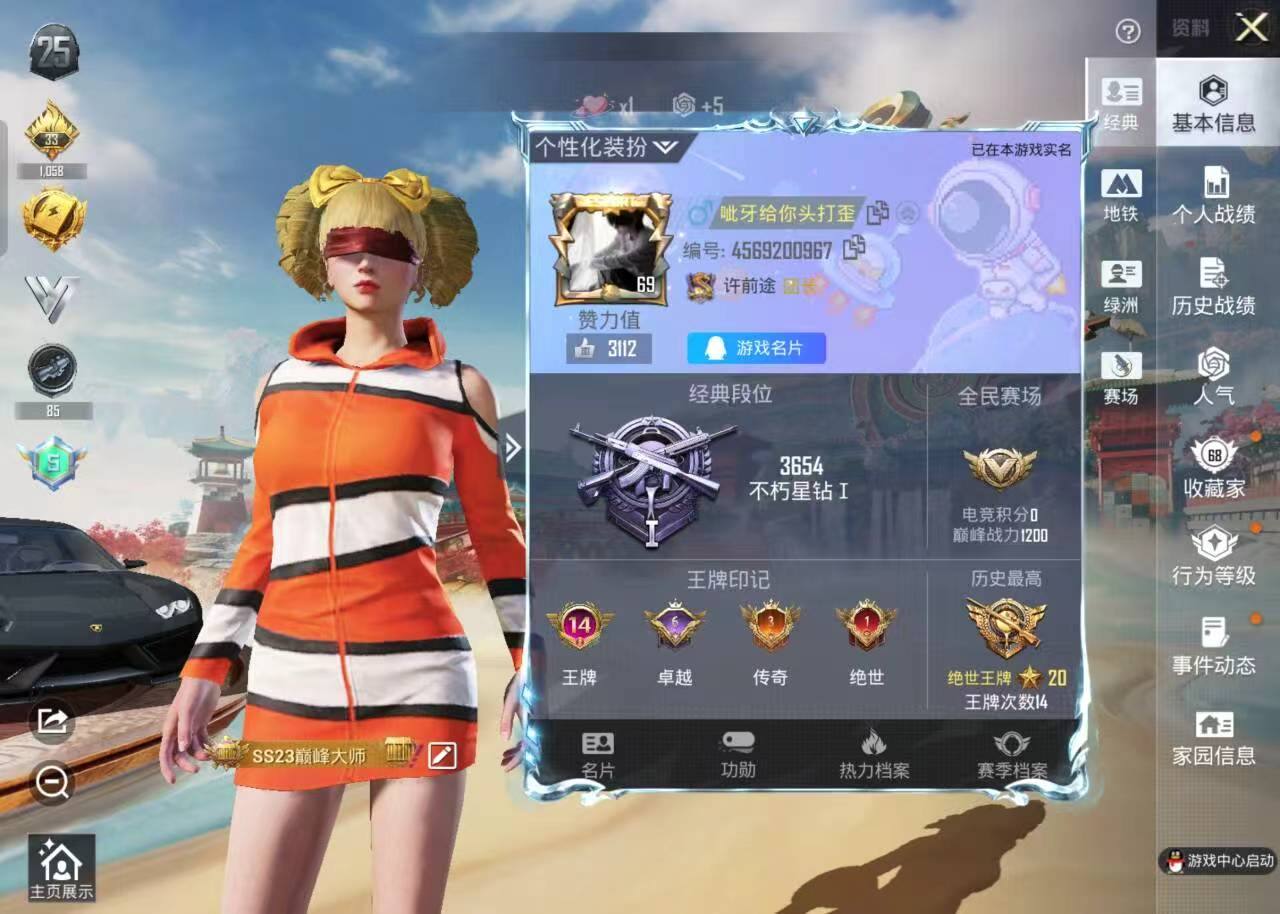Open the 人气 popularity page
The image size is (1280, 914).
[1213, 376]
